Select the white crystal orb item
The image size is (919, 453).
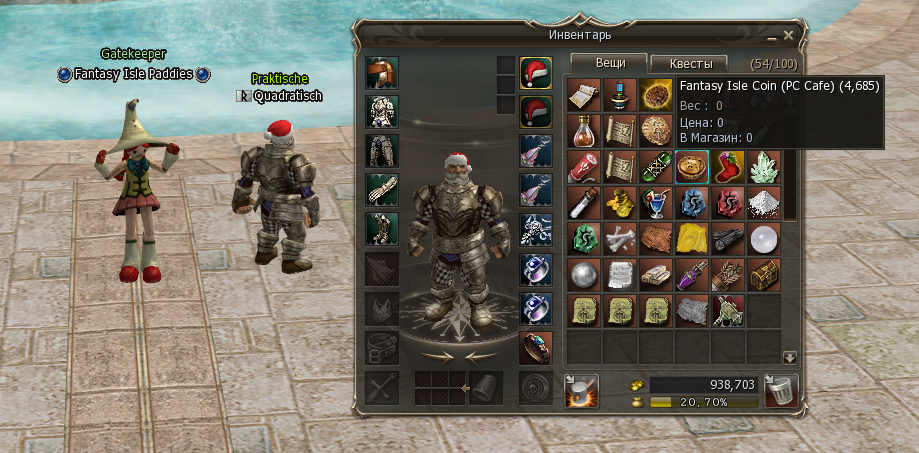[764, 239]
